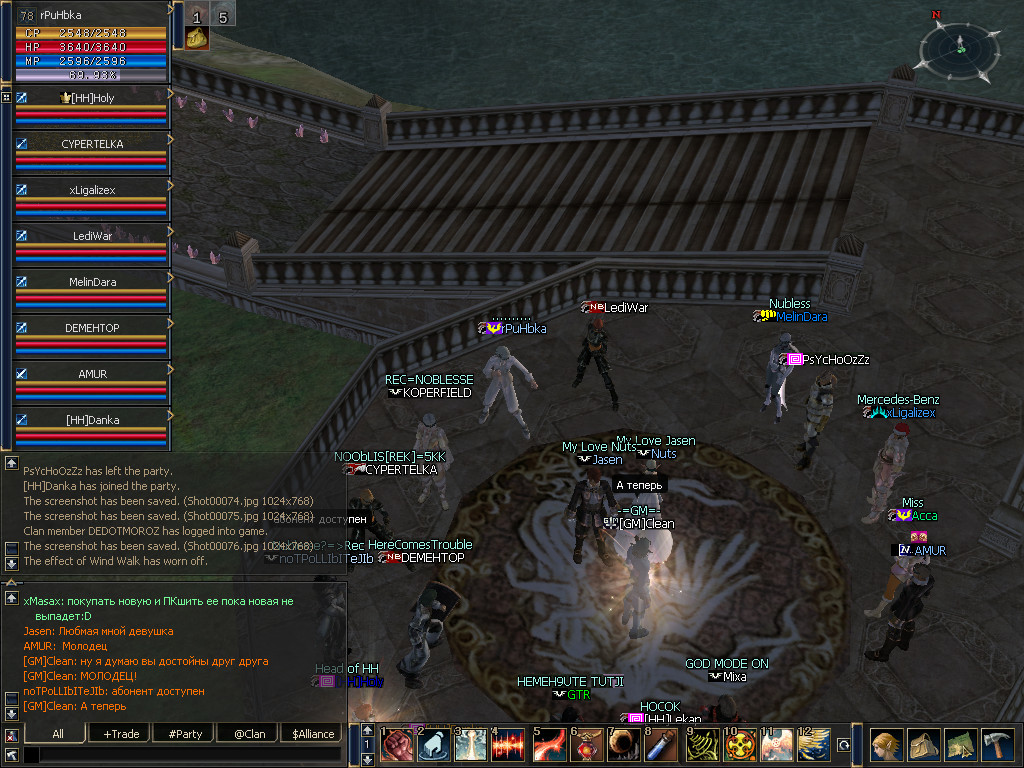Open the character status window icon
This screenshot has height=768, width=1024.
point(884,745)
